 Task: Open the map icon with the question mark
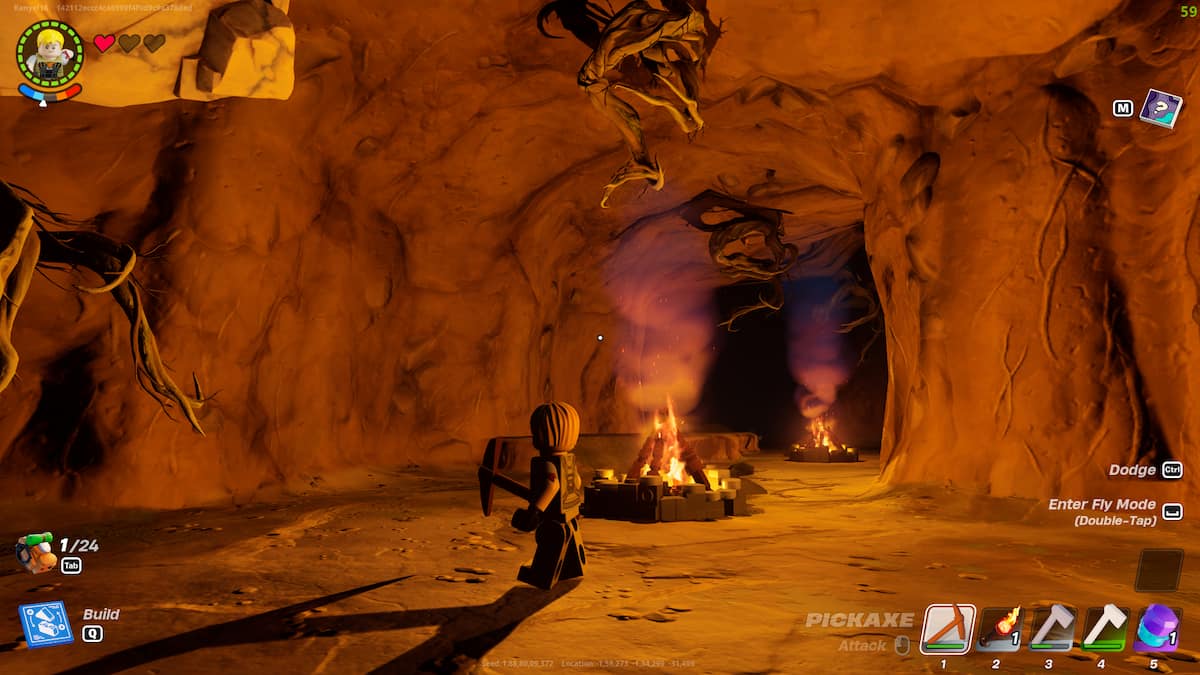(x=1160, y=108)
